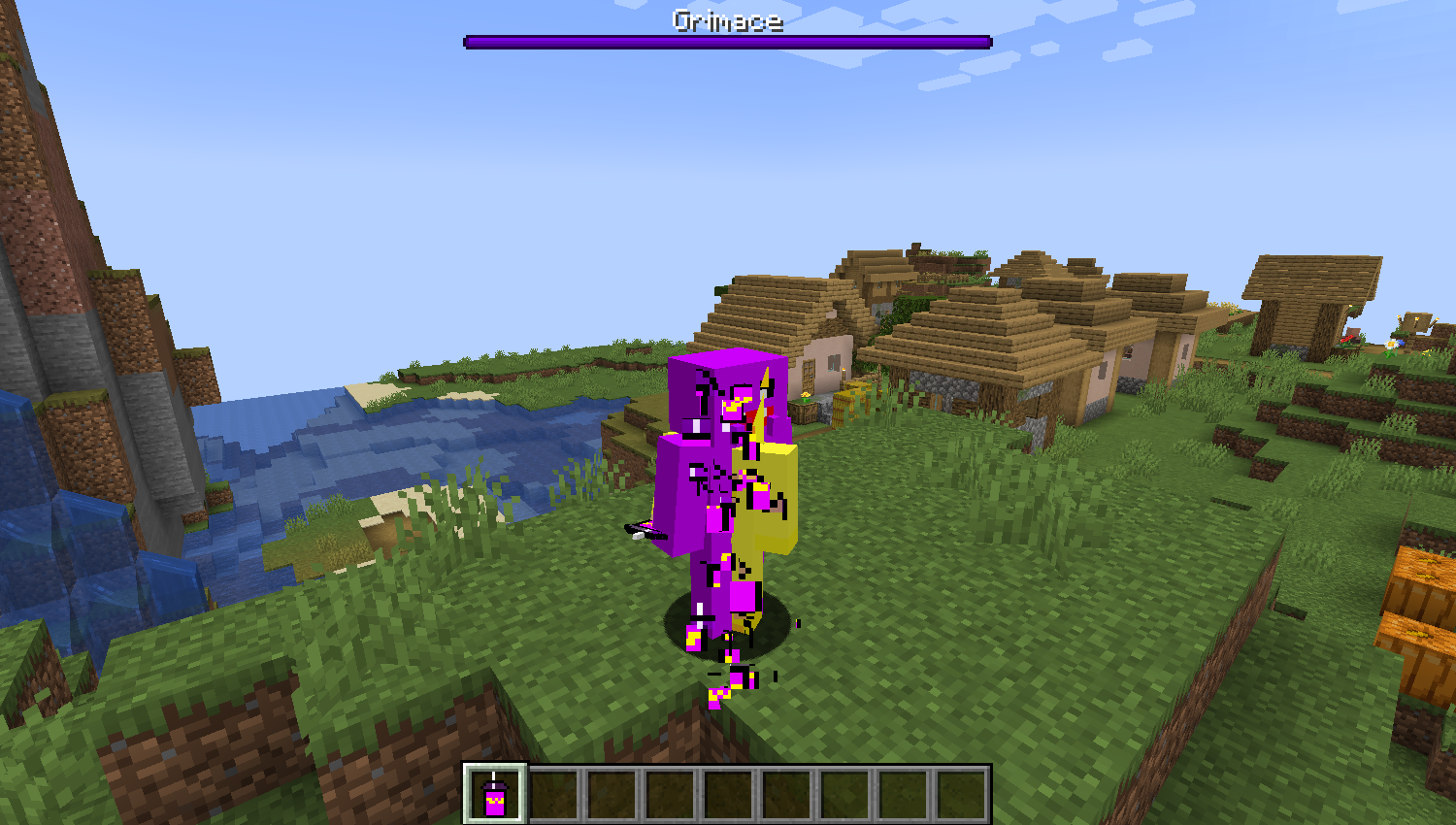This screenshot has height=825, width=1456.
Task: Click the purple Grimace boss health bar
Action: click(726, 41)
